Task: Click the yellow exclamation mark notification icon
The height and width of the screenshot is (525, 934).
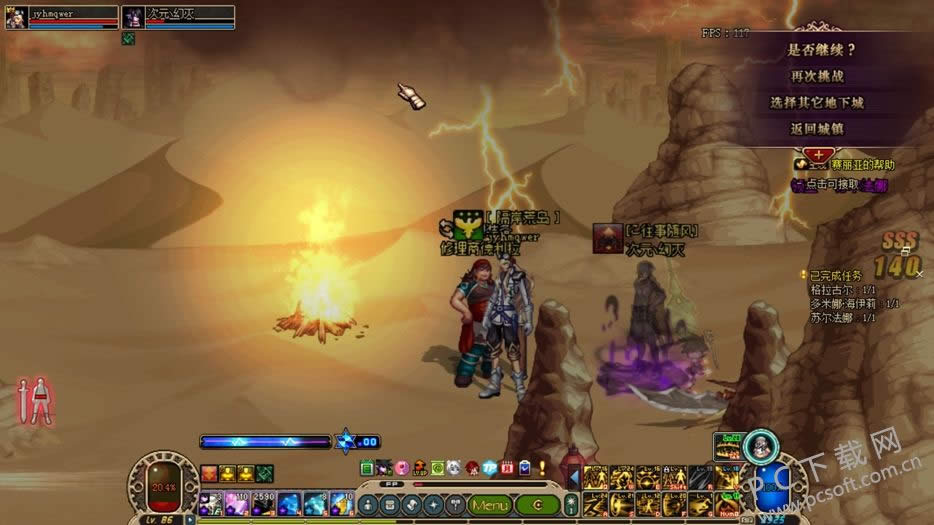Action: 542,467
